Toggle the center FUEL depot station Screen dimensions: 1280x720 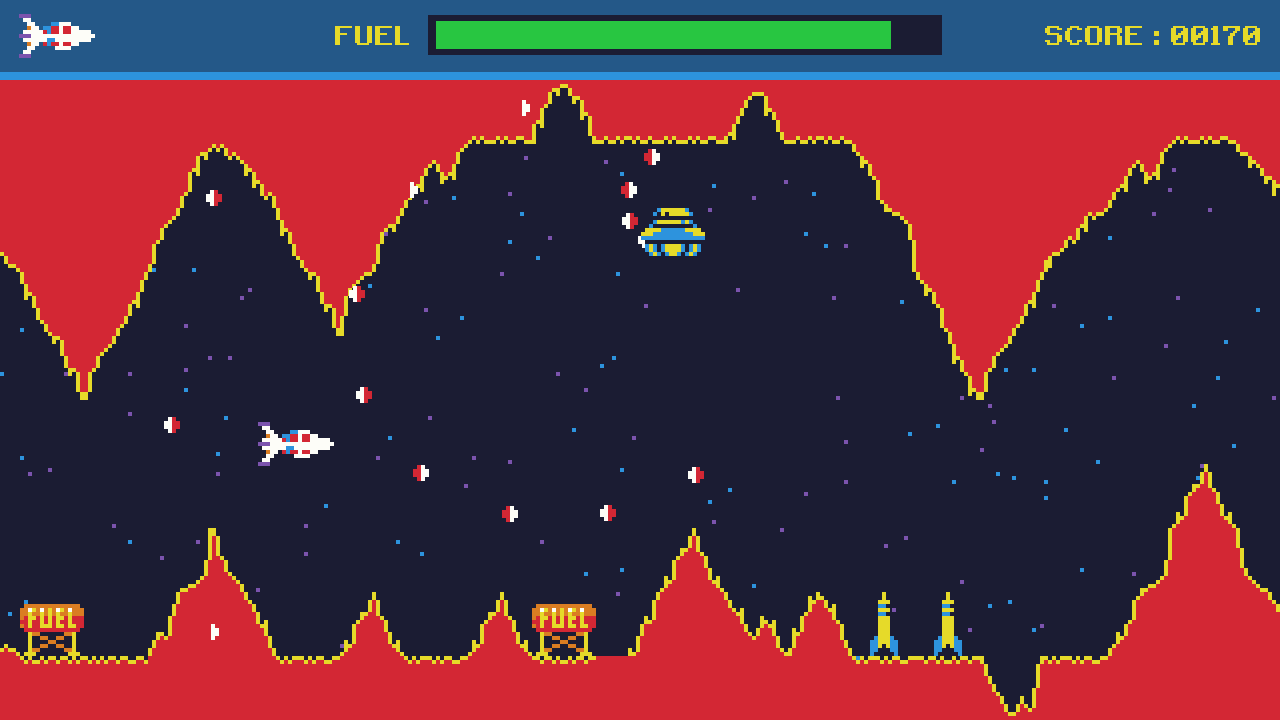(x=563, y=618)
